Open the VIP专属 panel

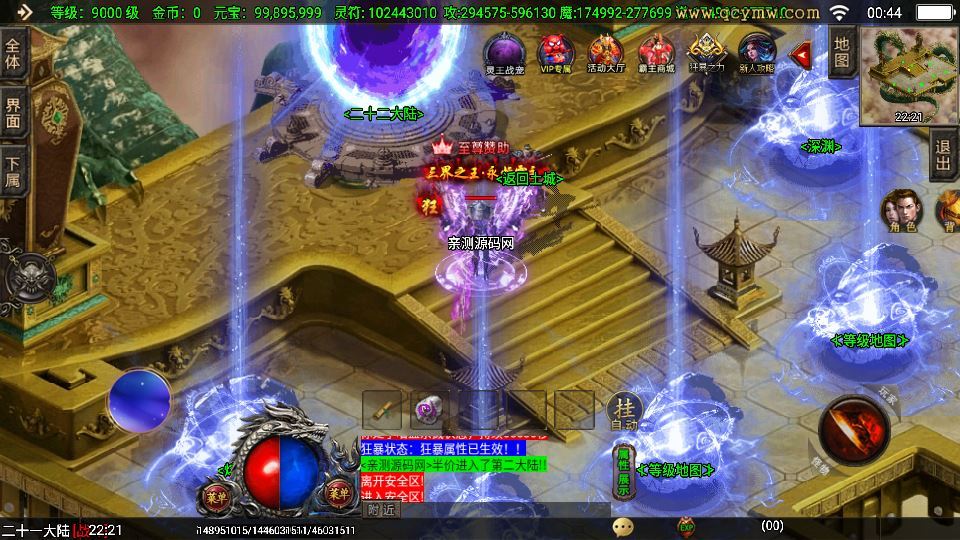(555, 52)
